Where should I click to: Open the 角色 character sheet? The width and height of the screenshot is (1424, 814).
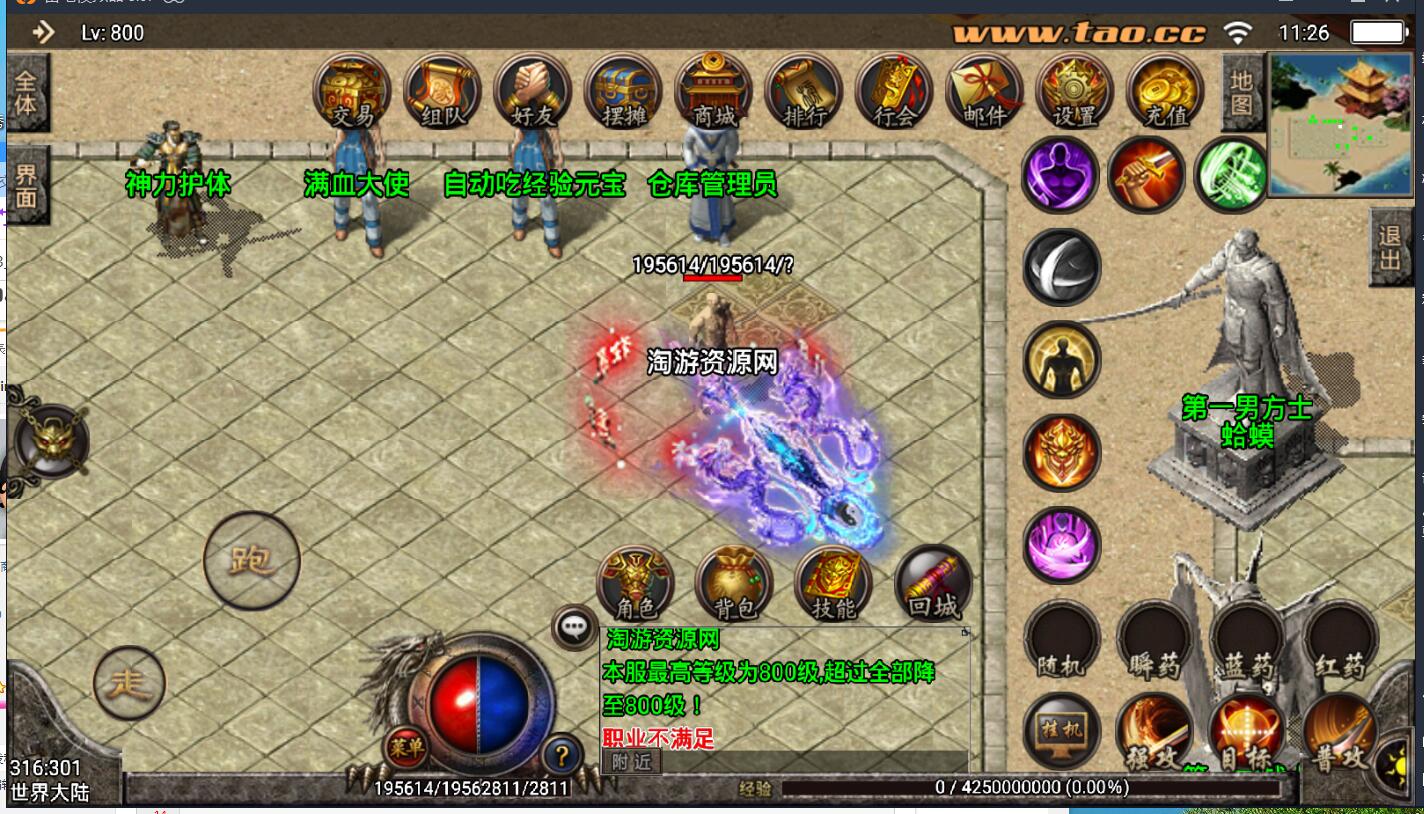click(x=635, y=585)
